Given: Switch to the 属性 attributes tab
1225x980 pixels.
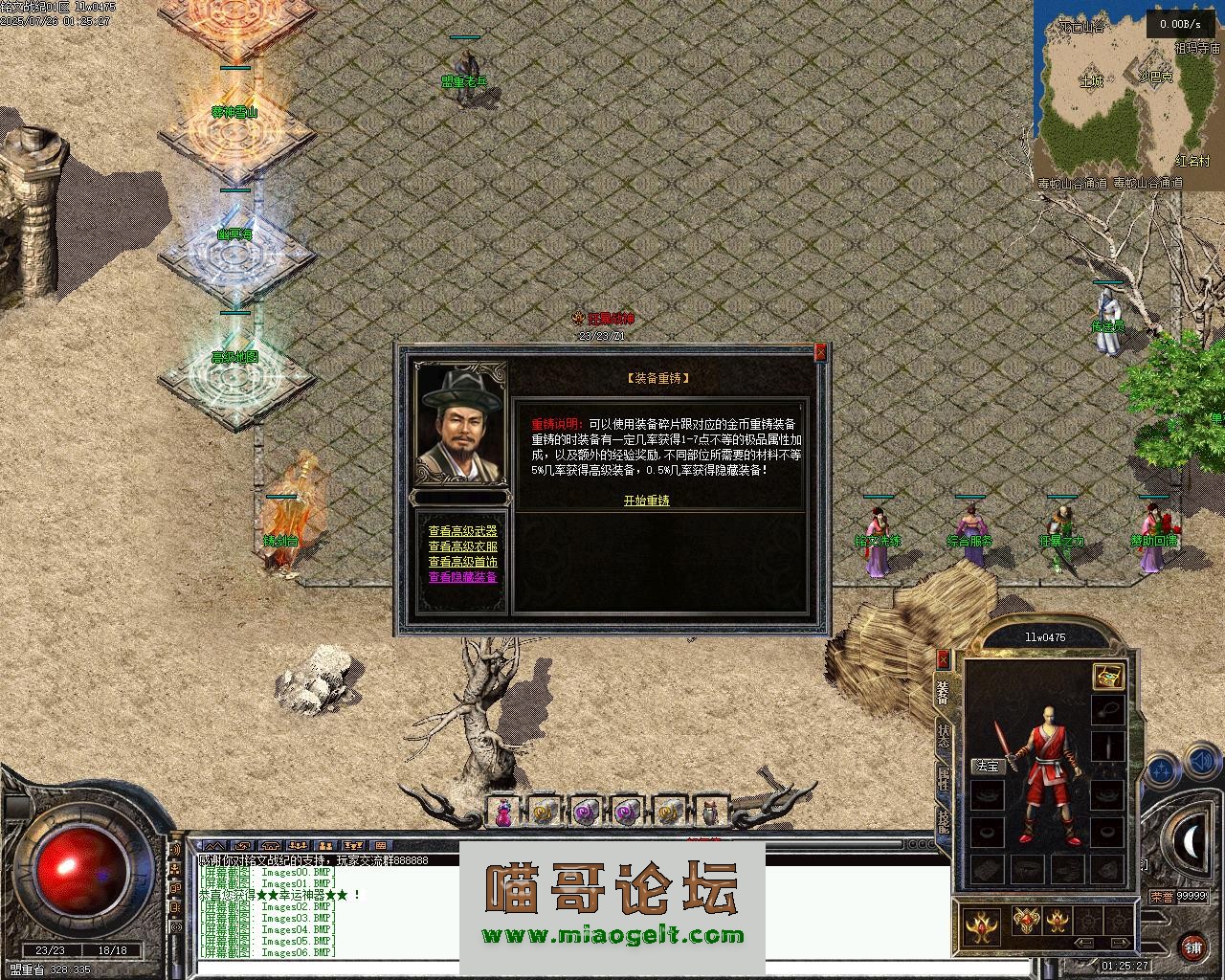Looking at the screenshot, I should coord(944,780).
